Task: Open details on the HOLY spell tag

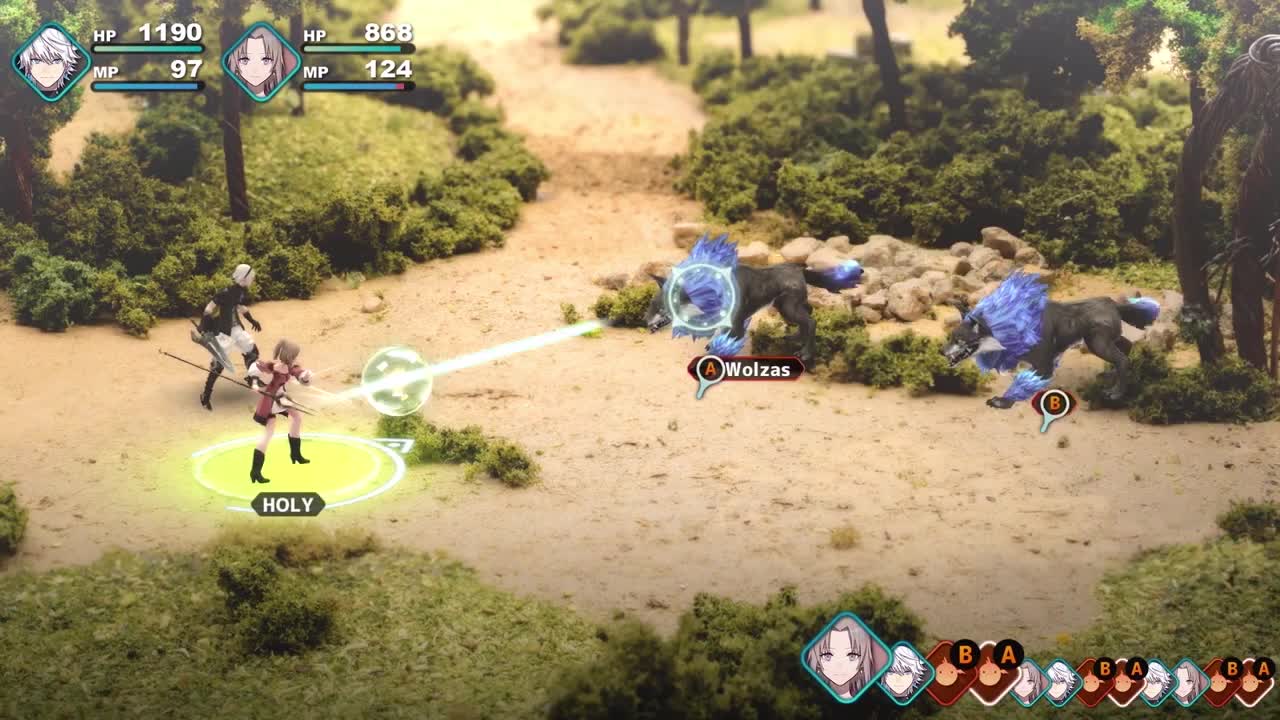Action: click(289, 505)
